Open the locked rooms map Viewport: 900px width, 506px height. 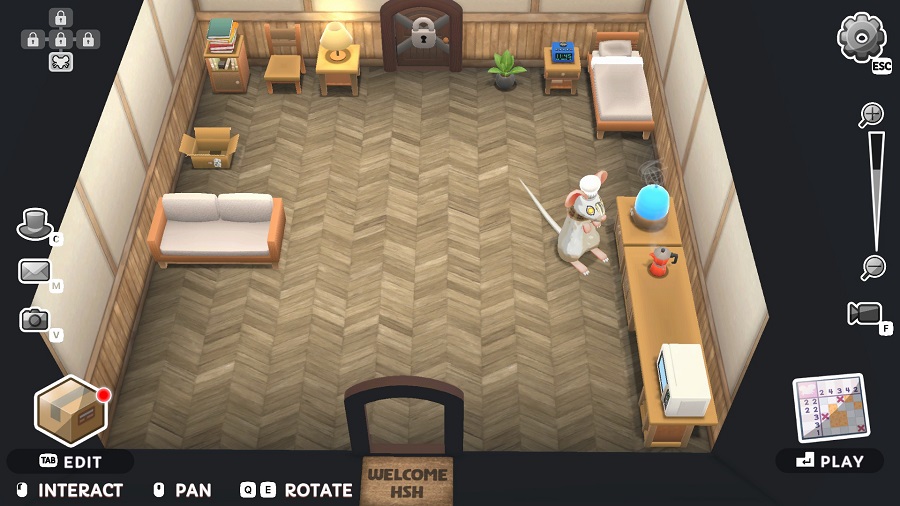(61, 40)
